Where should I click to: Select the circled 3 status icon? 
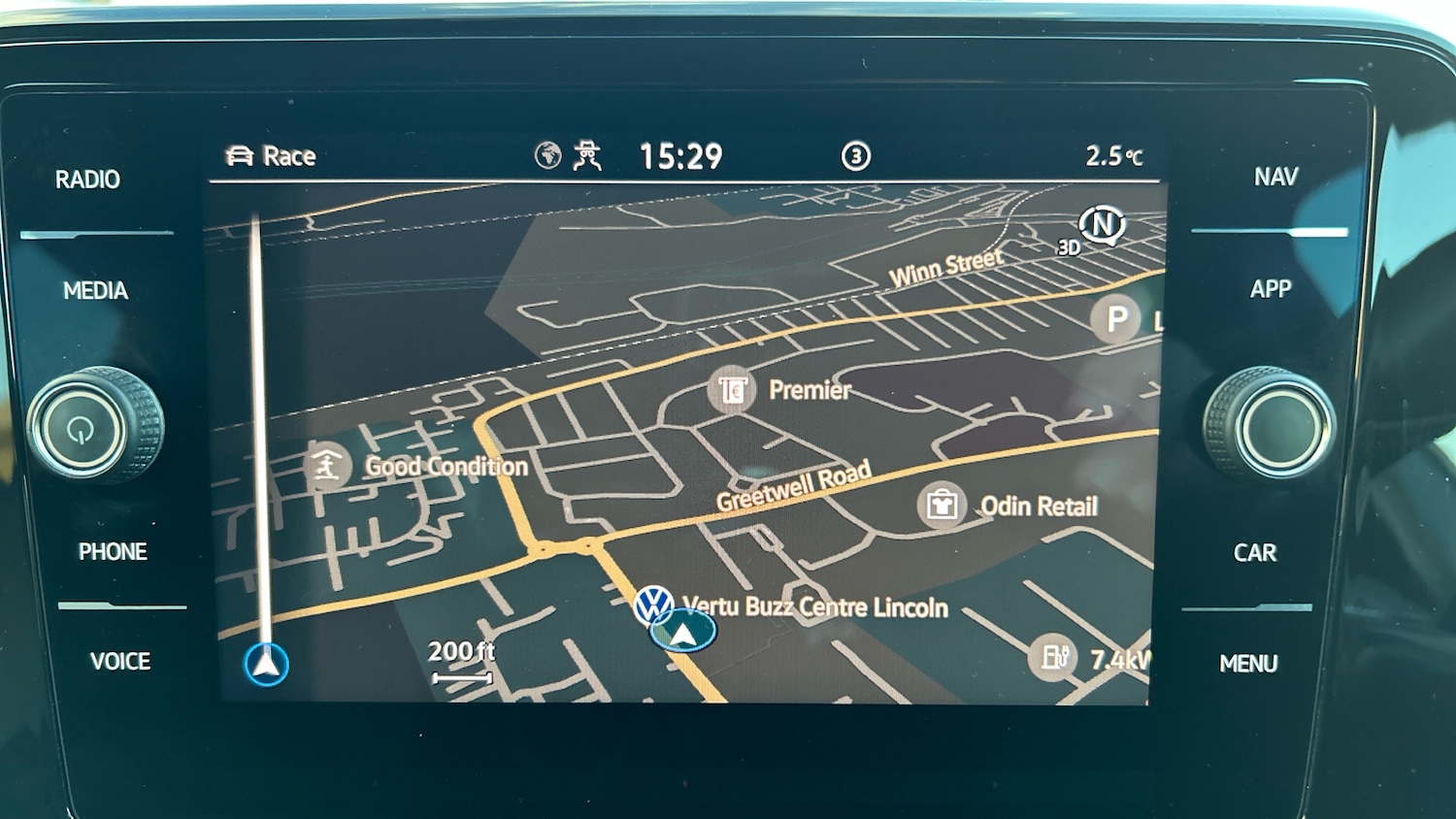tap(855, 156)
